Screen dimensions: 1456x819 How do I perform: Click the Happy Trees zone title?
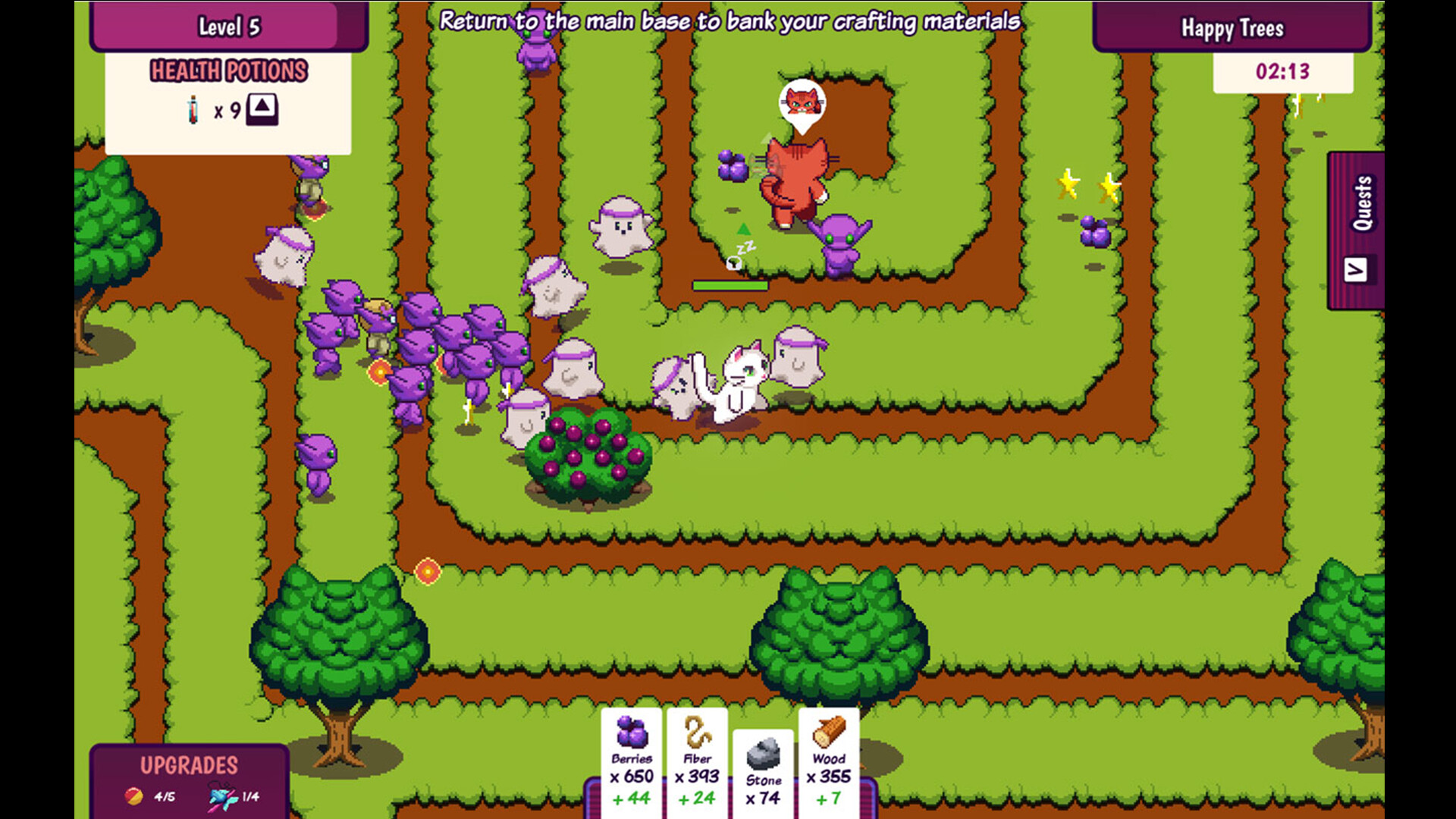click(1232, 29)
